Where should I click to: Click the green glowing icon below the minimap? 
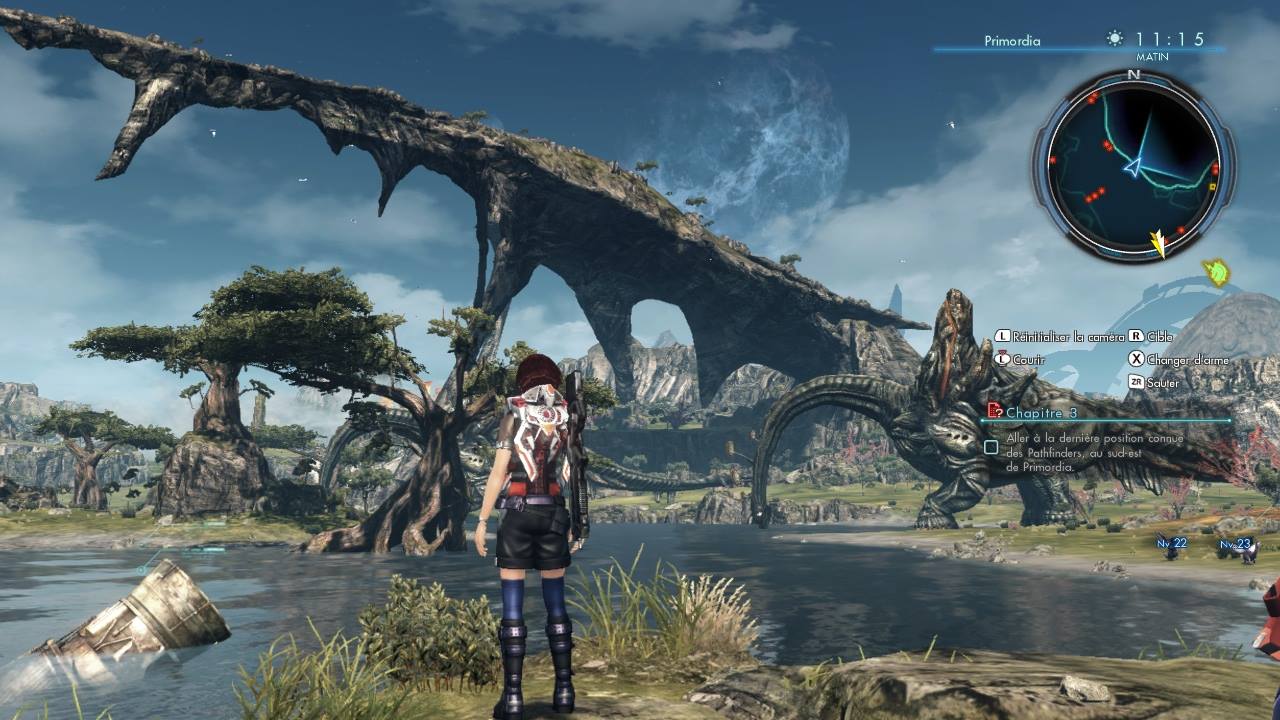pos(1217,271)
